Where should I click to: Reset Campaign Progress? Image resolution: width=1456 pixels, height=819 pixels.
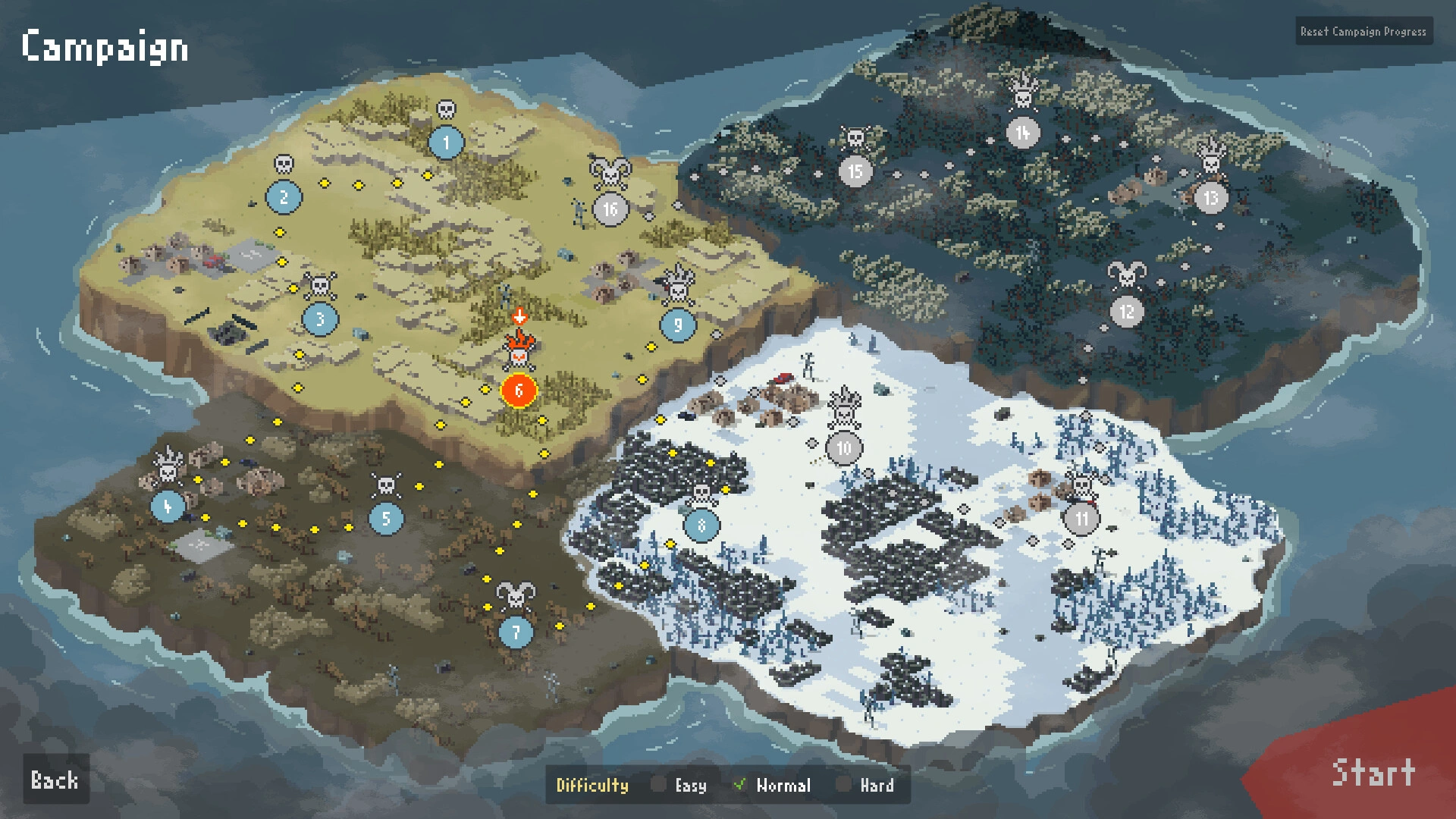coord(1363,32)
